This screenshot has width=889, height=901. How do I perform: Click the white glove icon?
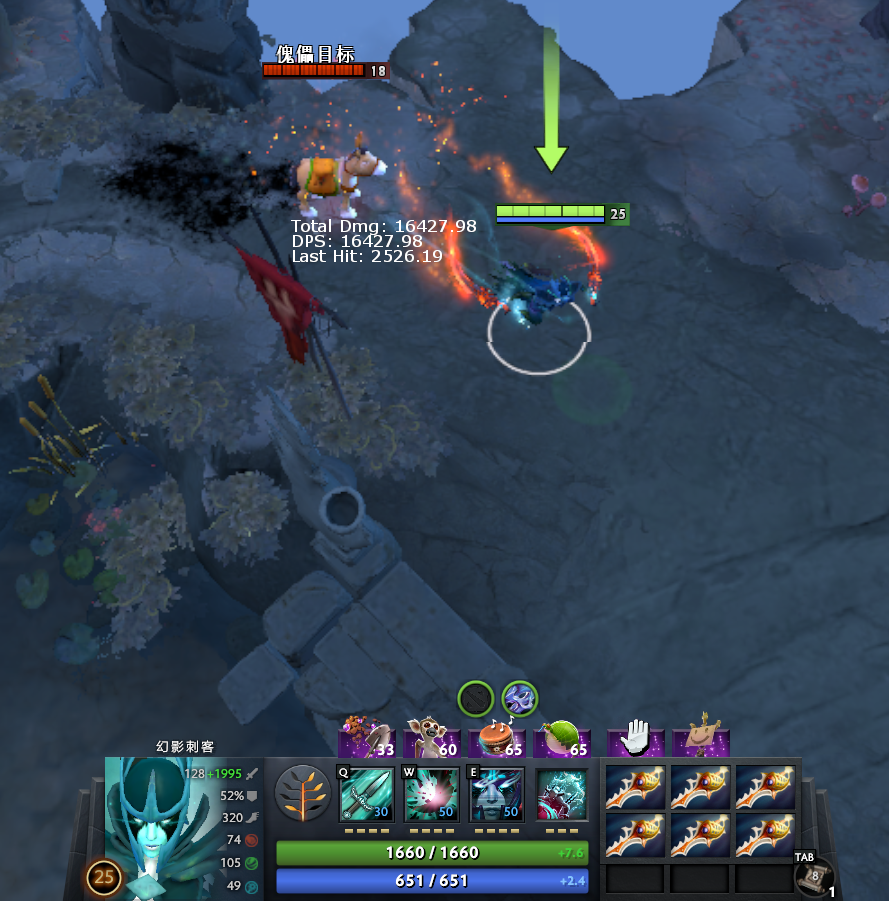click(636, 738)
